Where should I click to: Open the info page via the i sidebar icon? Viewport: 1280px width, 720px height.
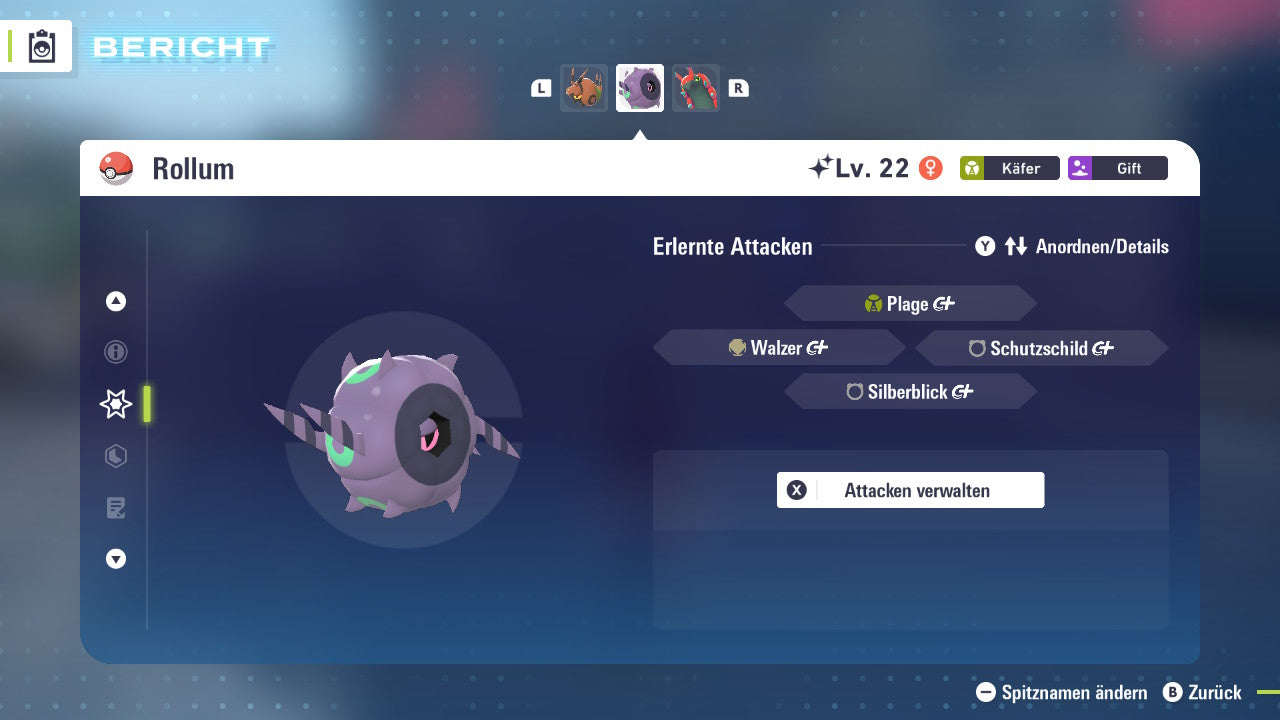coord(115,352)
